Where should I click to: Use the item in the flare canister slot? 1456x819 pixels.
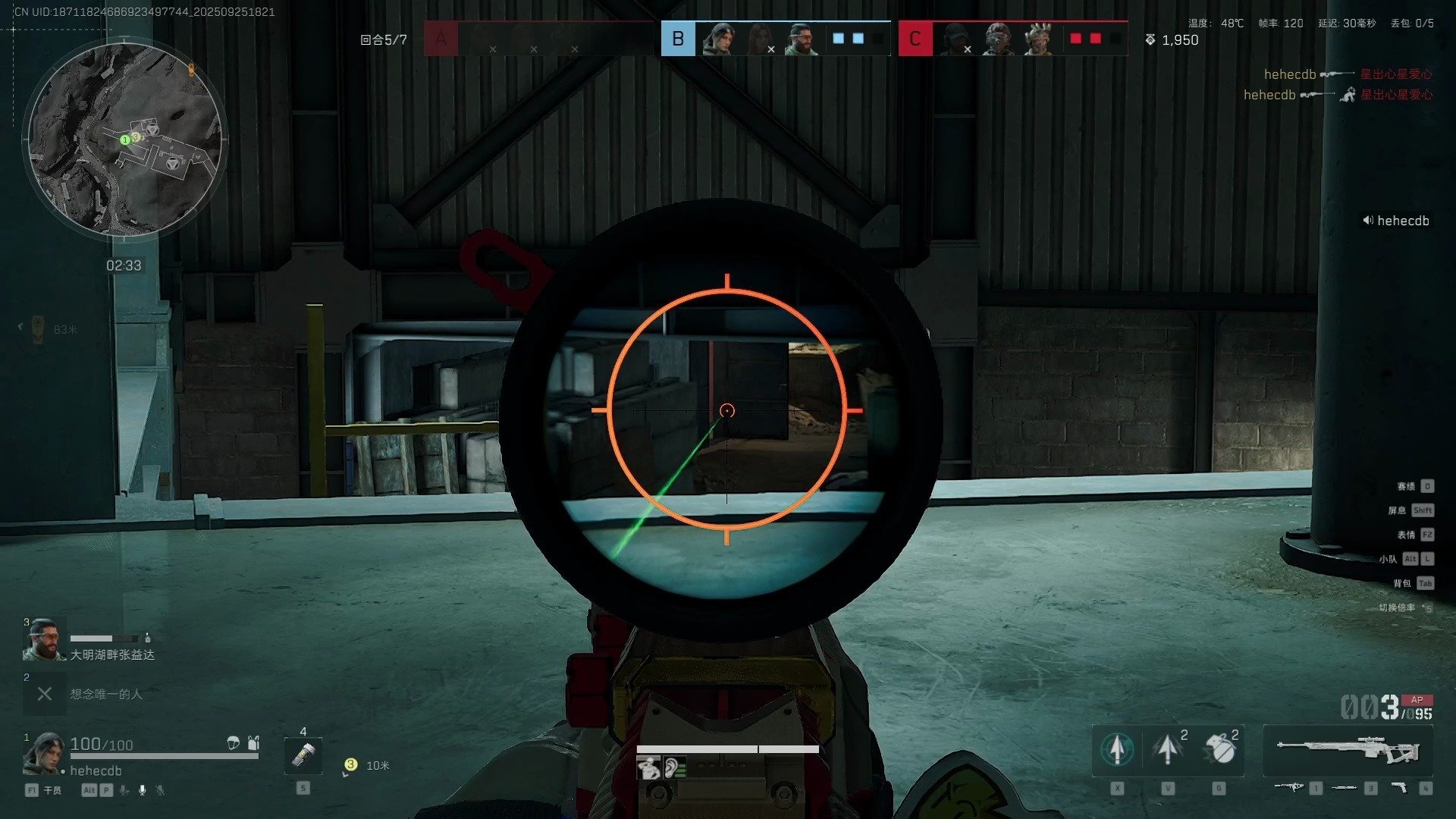click(x=303, y=755)
